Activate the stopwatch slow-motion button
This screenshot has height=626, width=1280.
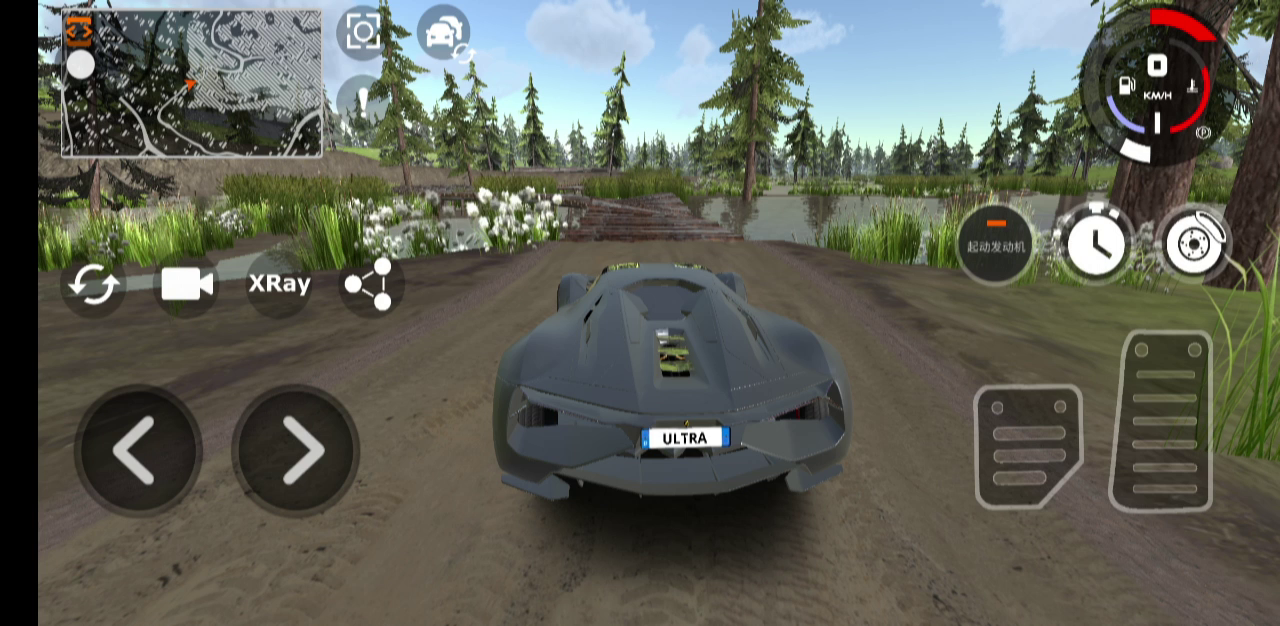pyautogui.click(x=1094, y=243)
